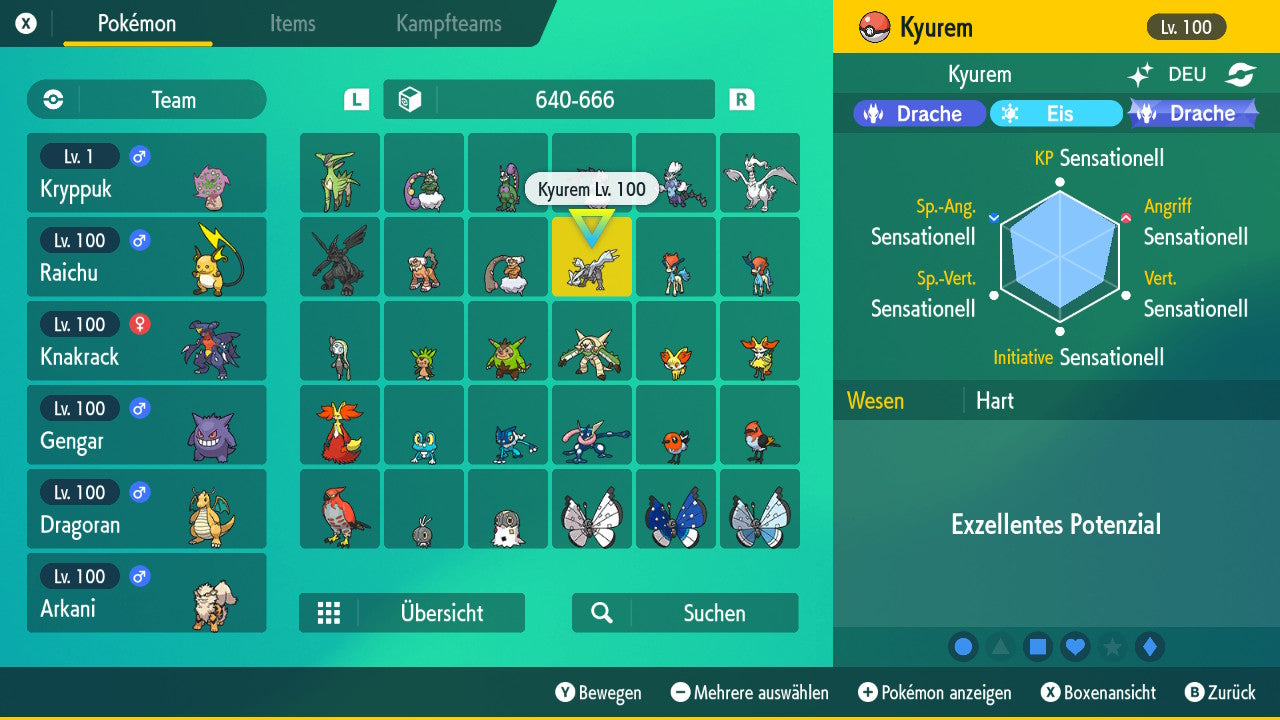Switch to the Items tab
The height and width of the screenshot is (720, 1280).
(x=292, y=24)
